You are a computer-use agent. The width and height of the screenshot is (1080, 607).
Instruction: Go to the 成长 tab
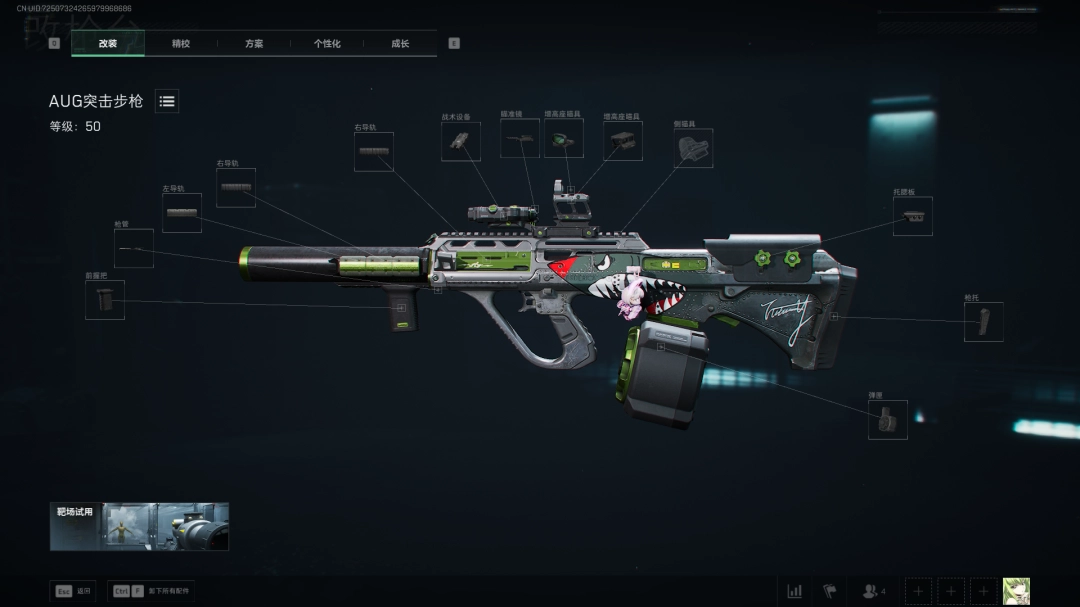(400, 44)
